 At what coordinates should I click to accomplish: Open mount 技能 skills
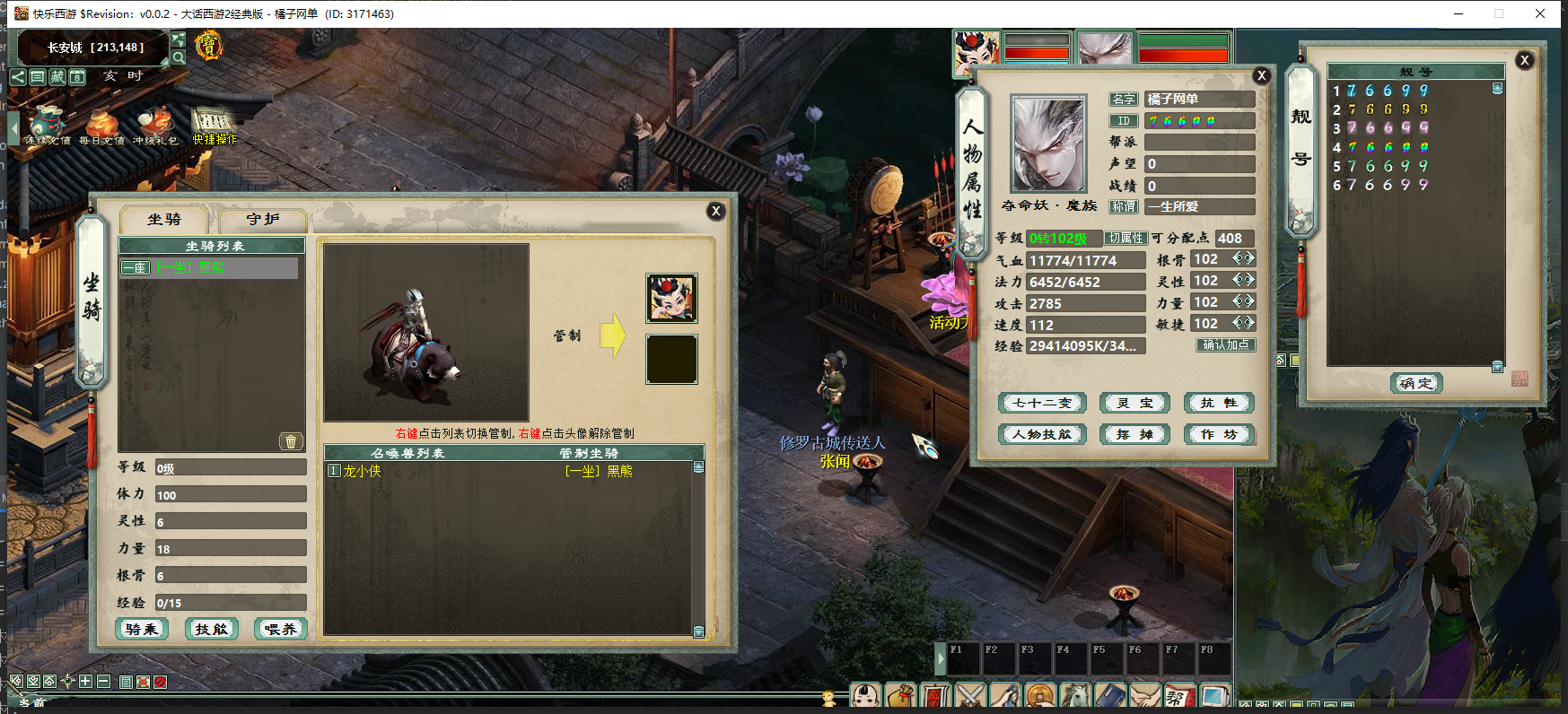[212, 629]
